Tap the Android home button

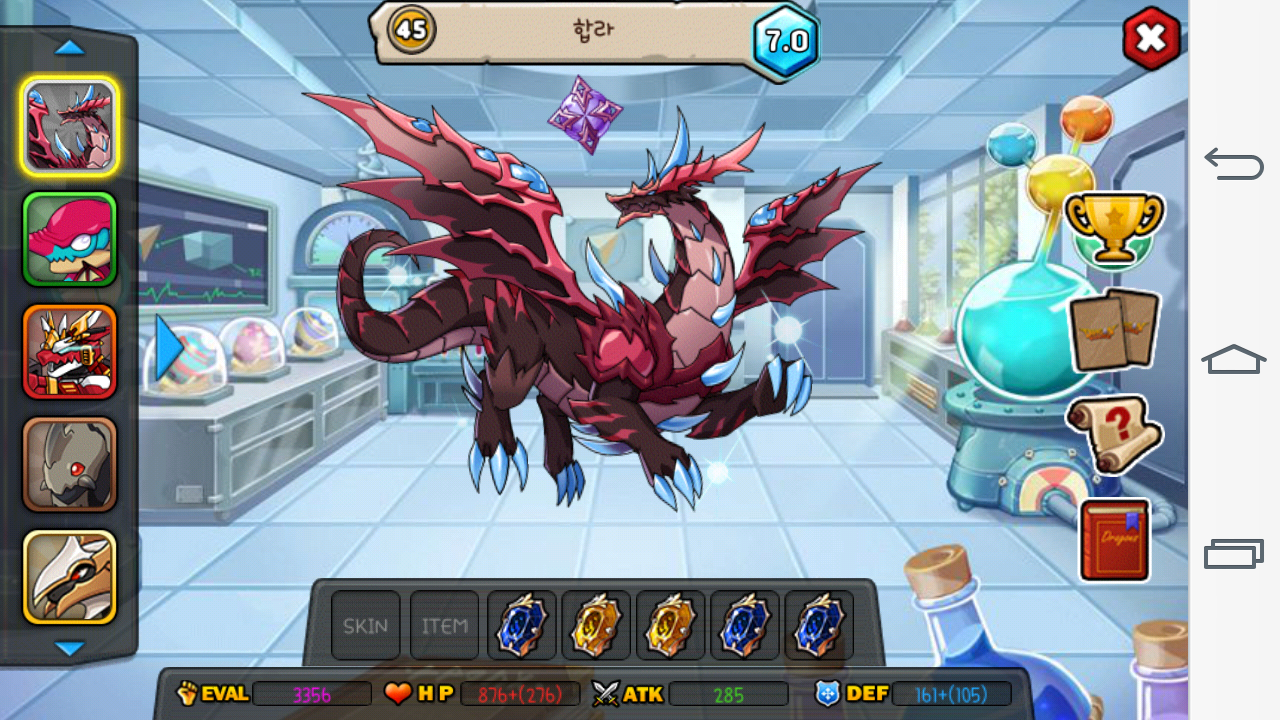click(x=1234, y=359)
